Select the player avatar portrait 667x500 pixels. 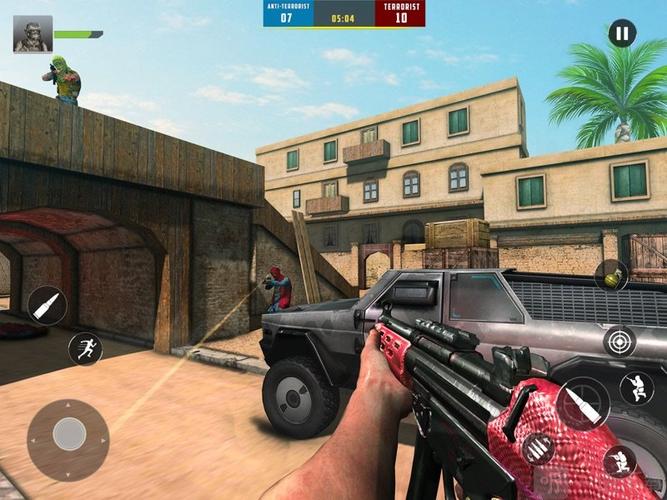pos(33,34)
